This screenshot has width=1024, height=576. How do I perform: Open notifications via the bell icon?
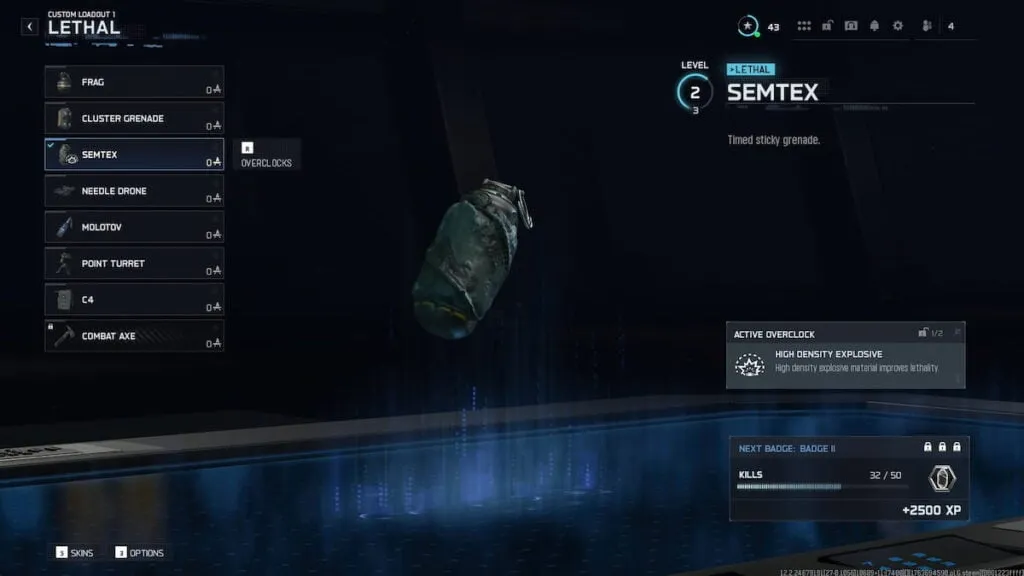874,26
